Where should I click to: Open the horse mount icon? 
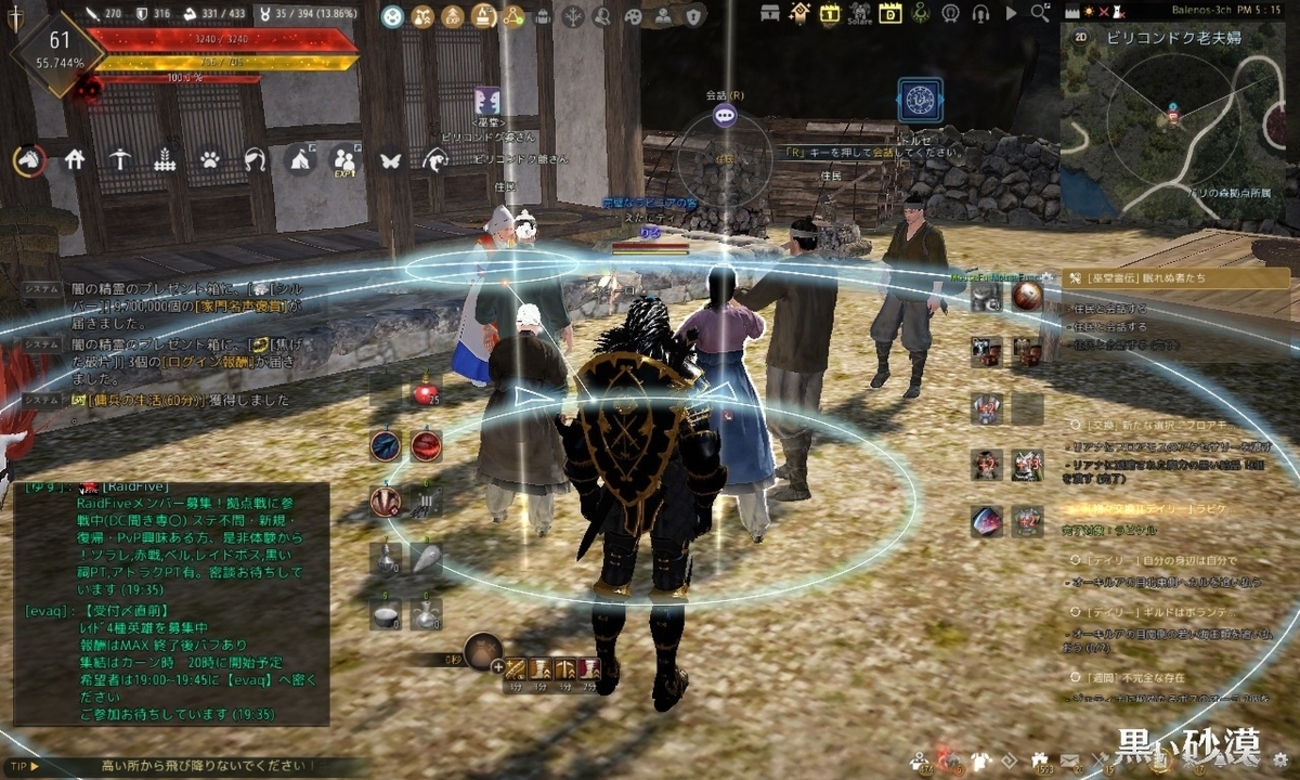(x=29, y=159)
